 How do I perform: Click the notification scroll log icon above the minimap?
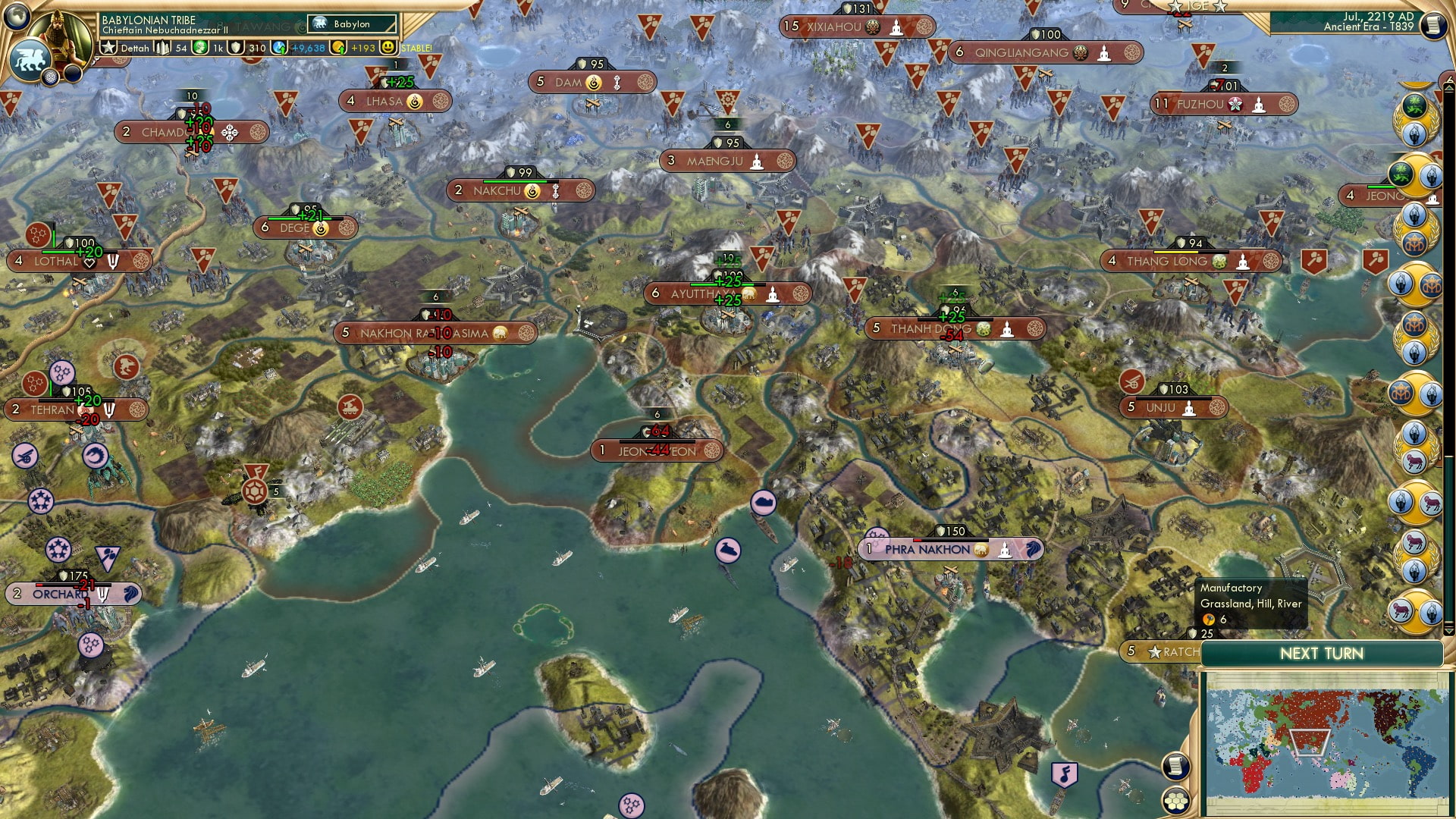tap(1178, 767)
